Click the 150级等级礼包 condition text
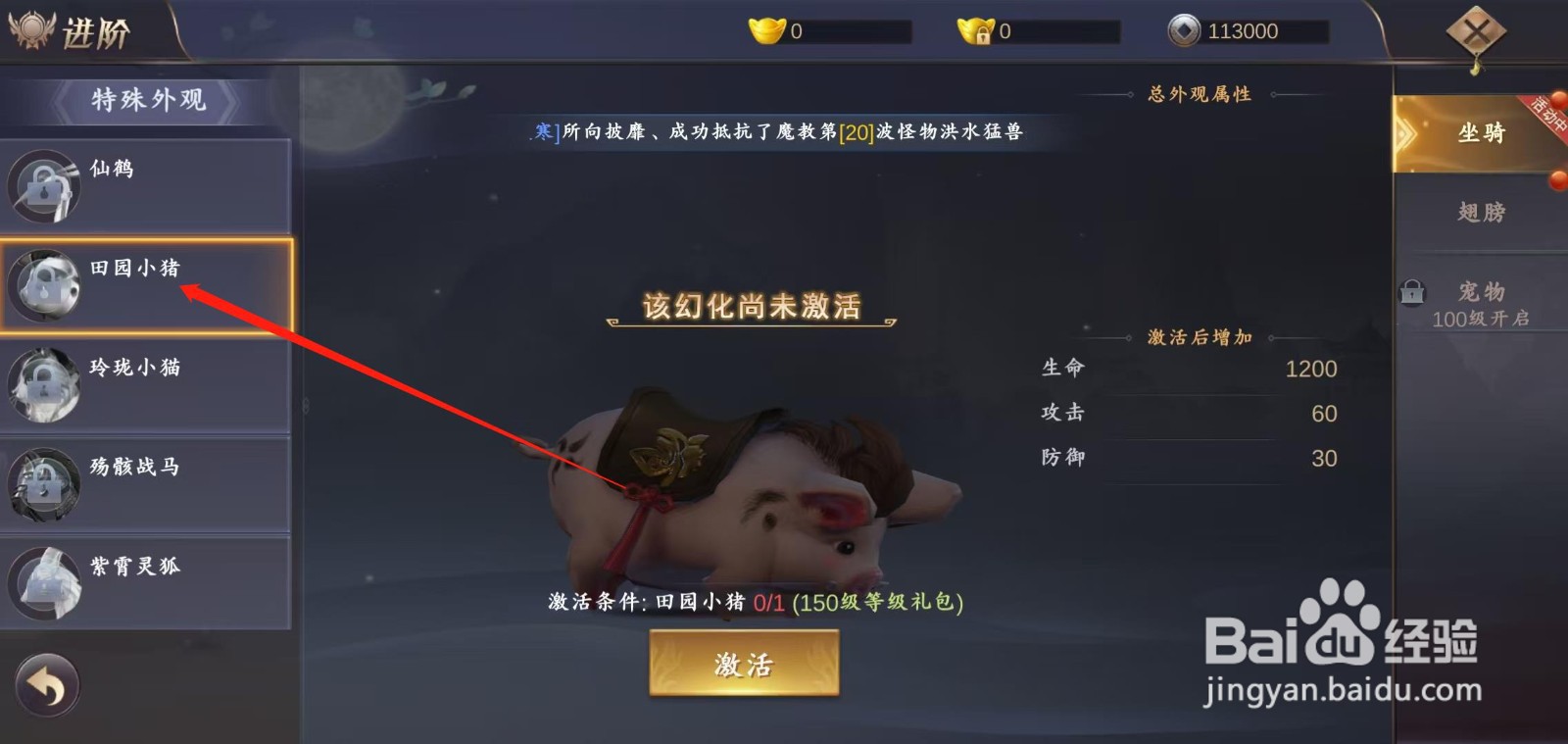Screen dimensions: 1568x744 pyautogui.click(x=879, y=602)
